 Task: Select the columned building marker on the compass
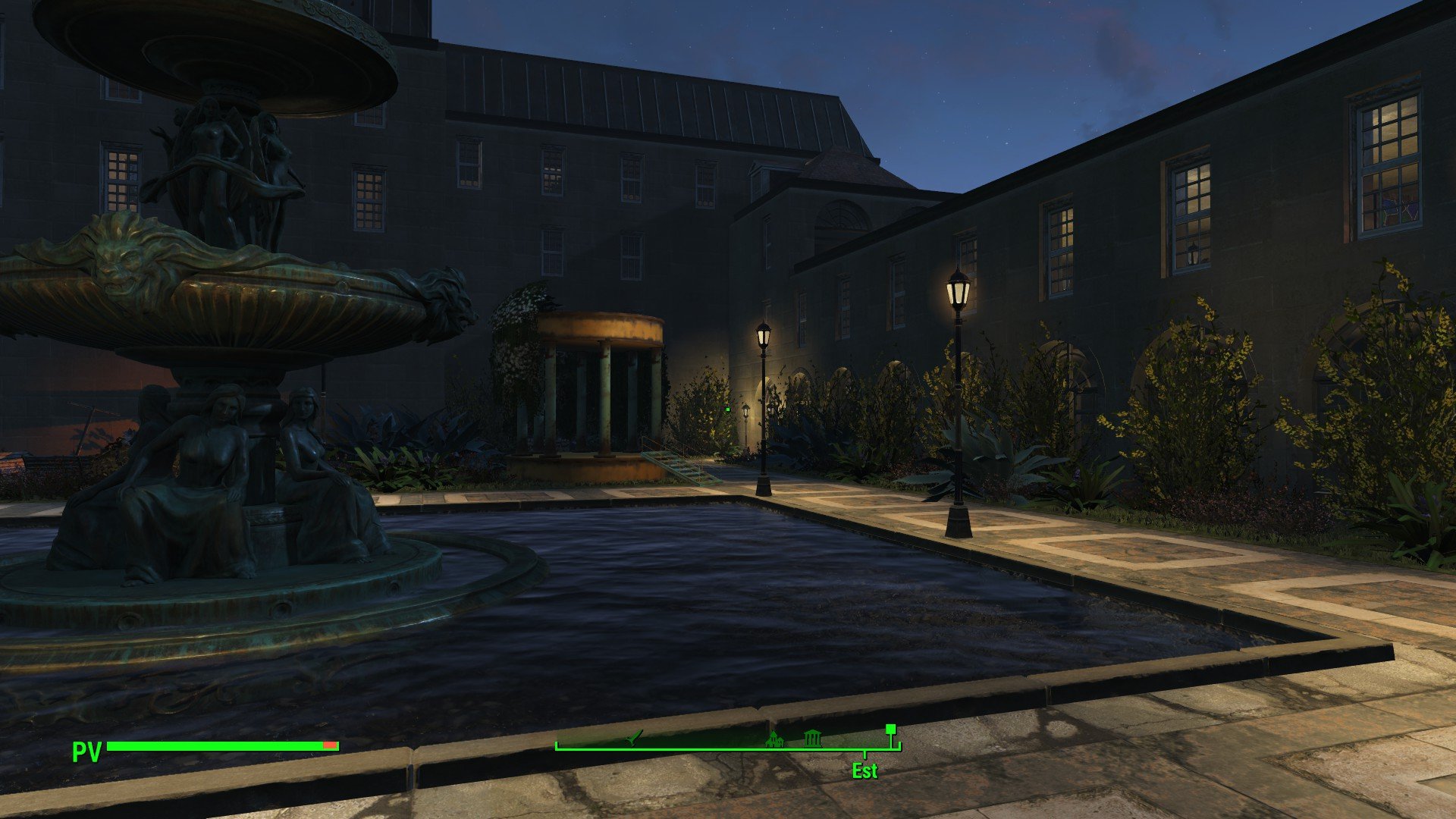812,736
